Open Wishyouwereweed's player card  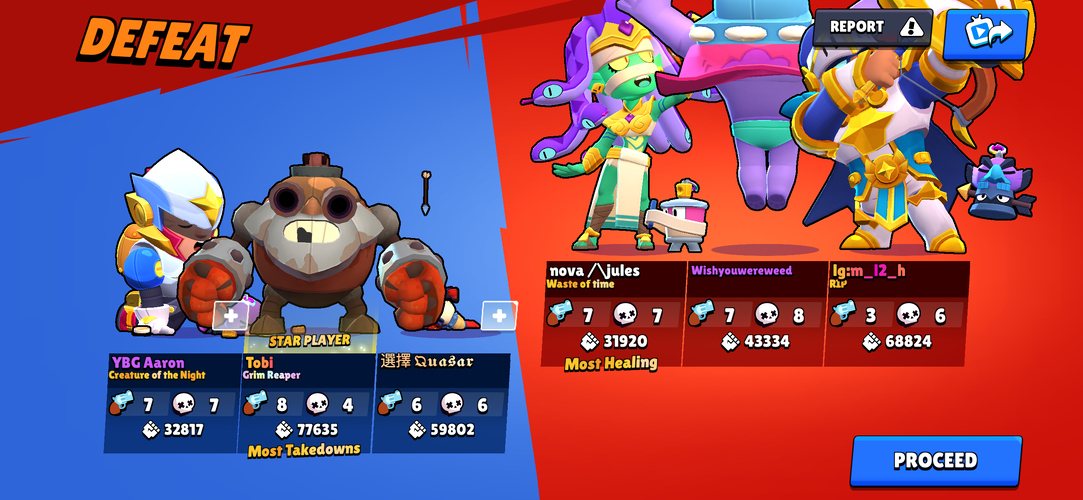[755, 314]
